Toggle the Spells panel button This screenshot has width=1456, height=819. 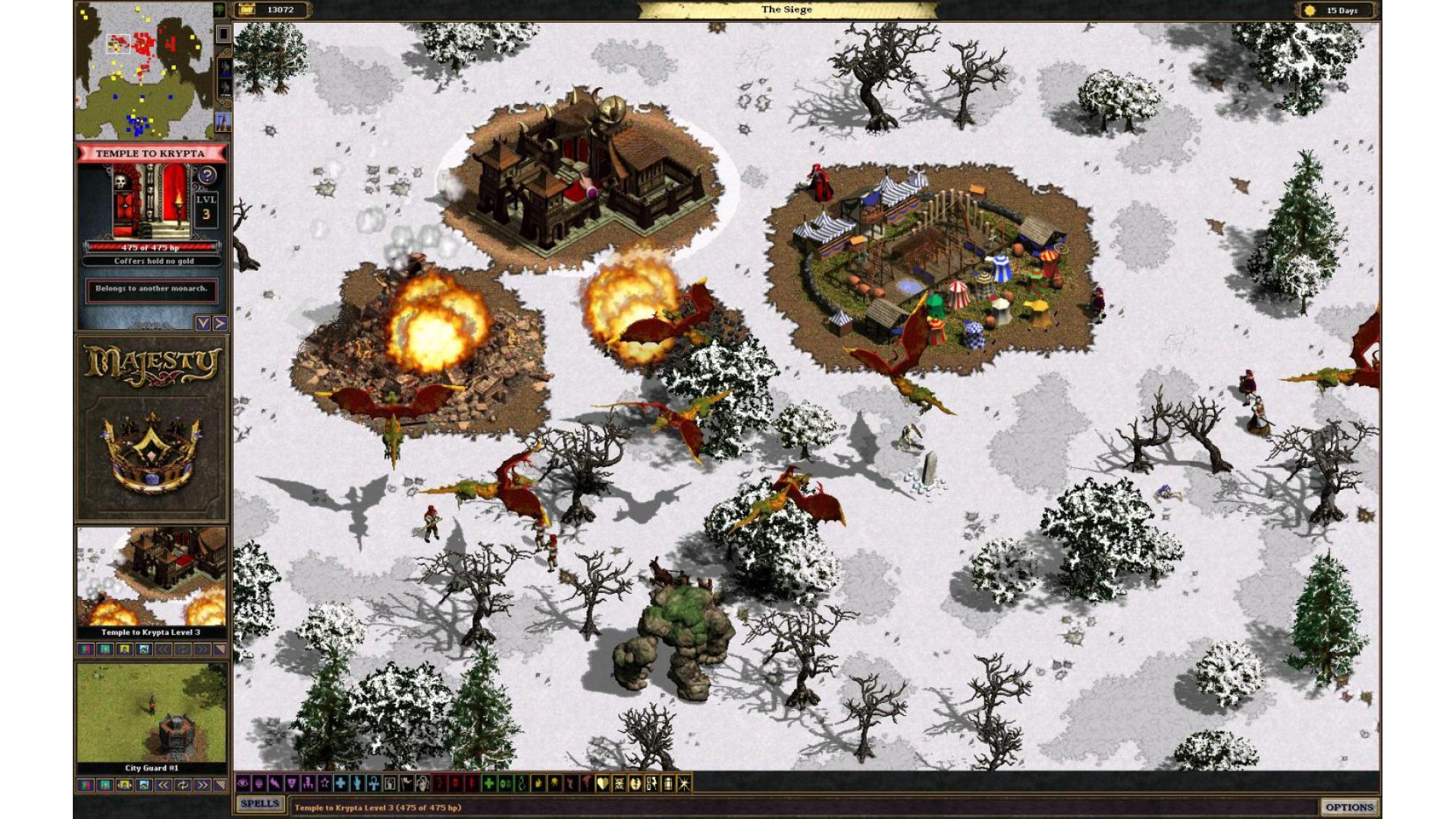(x=260, y=804)
